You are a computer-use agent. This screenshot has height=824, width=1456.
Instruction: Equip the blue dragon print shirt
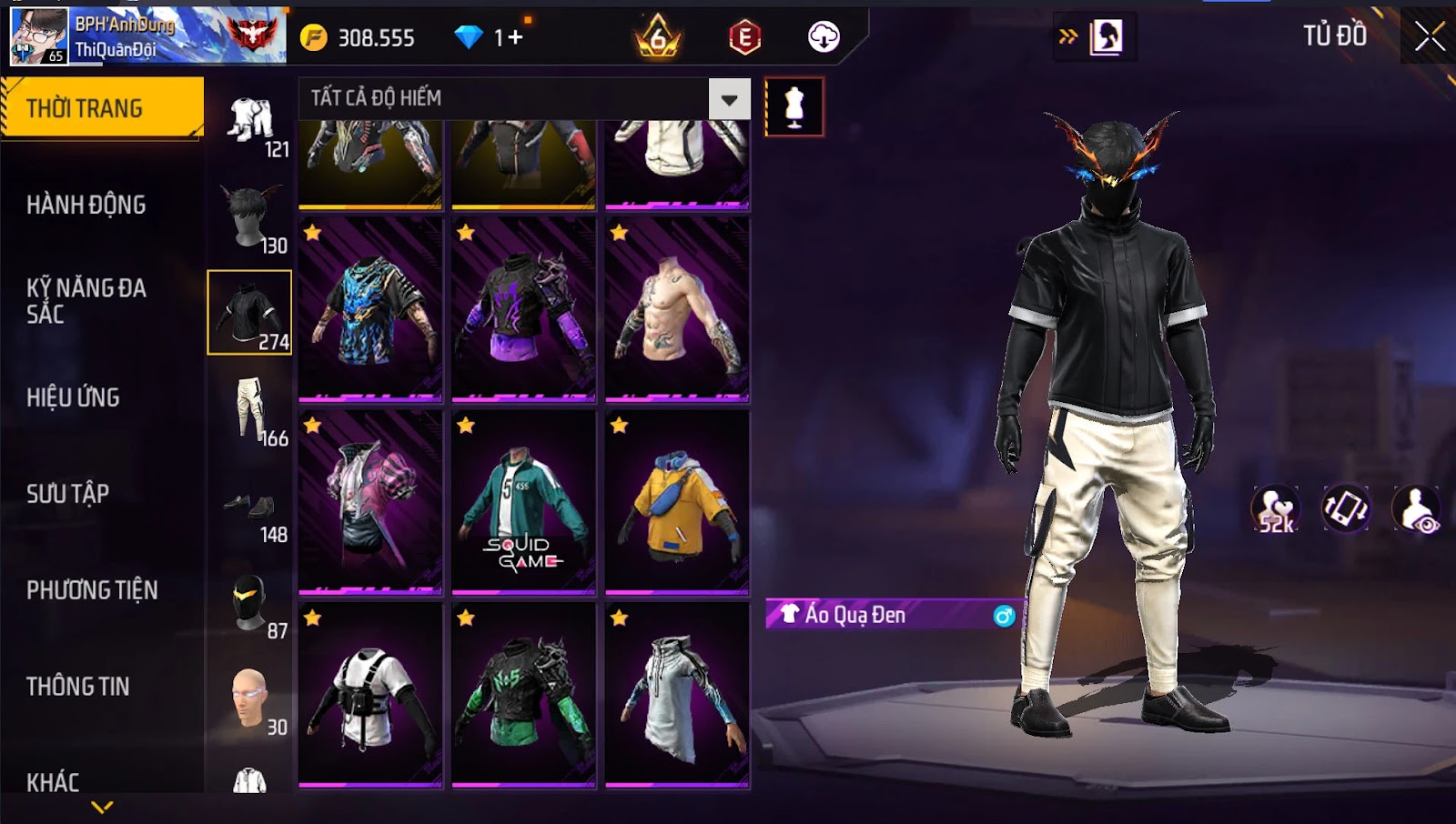click(x=370, y=309)
